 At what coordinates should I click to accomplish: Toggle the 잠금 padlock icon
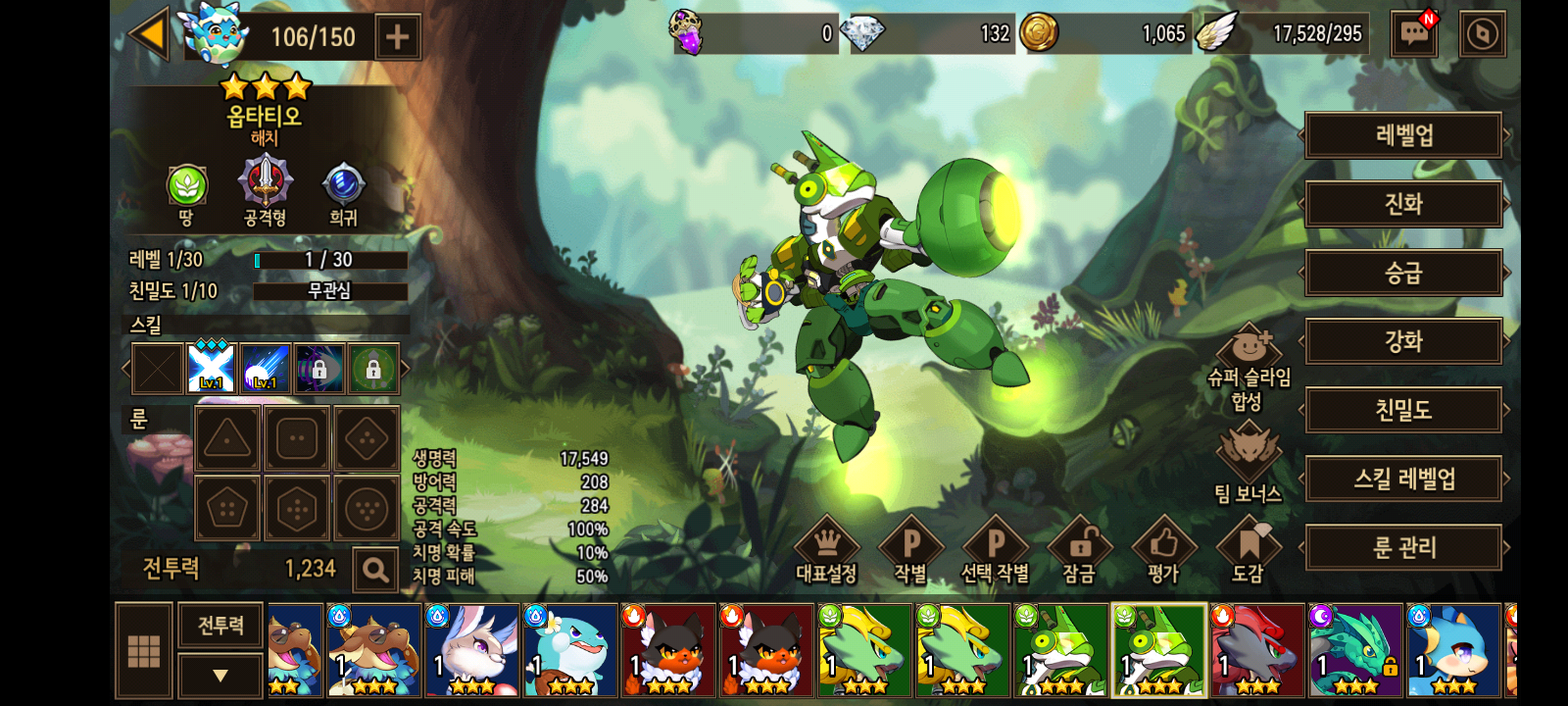click(x=1079, y=550)
